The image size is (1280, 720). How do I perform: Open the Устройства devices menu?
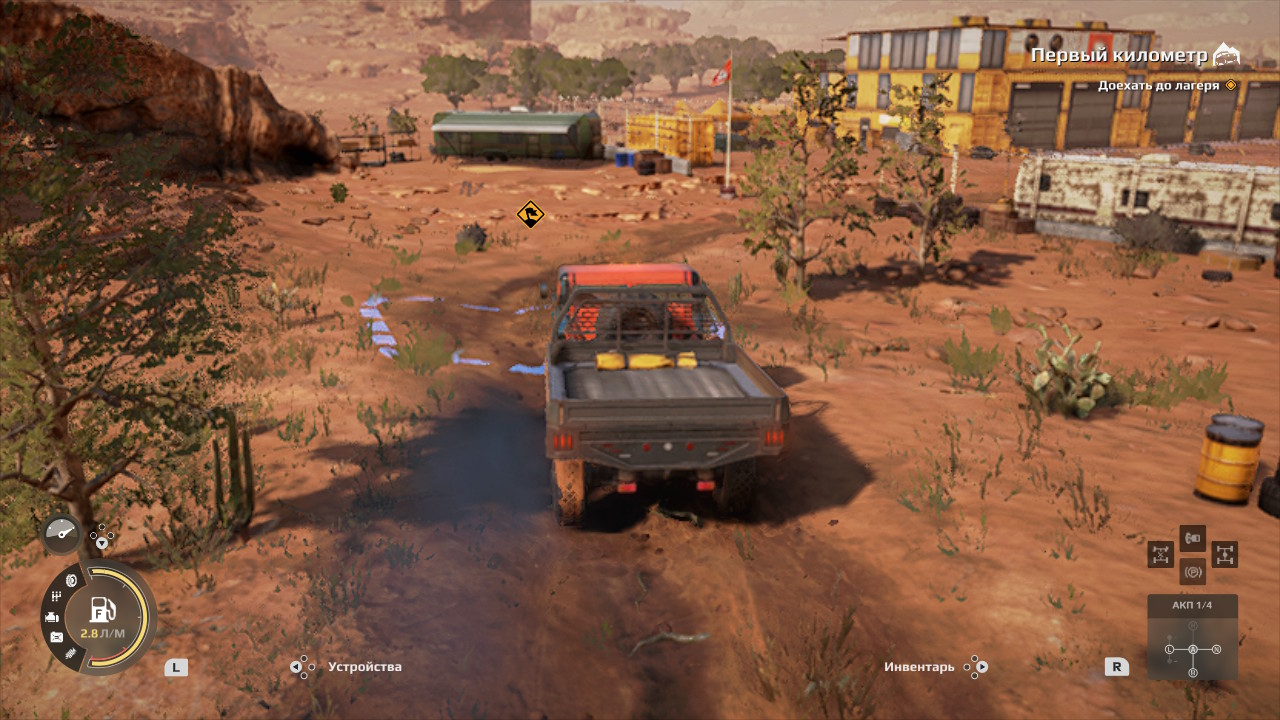tap(364, 667)
